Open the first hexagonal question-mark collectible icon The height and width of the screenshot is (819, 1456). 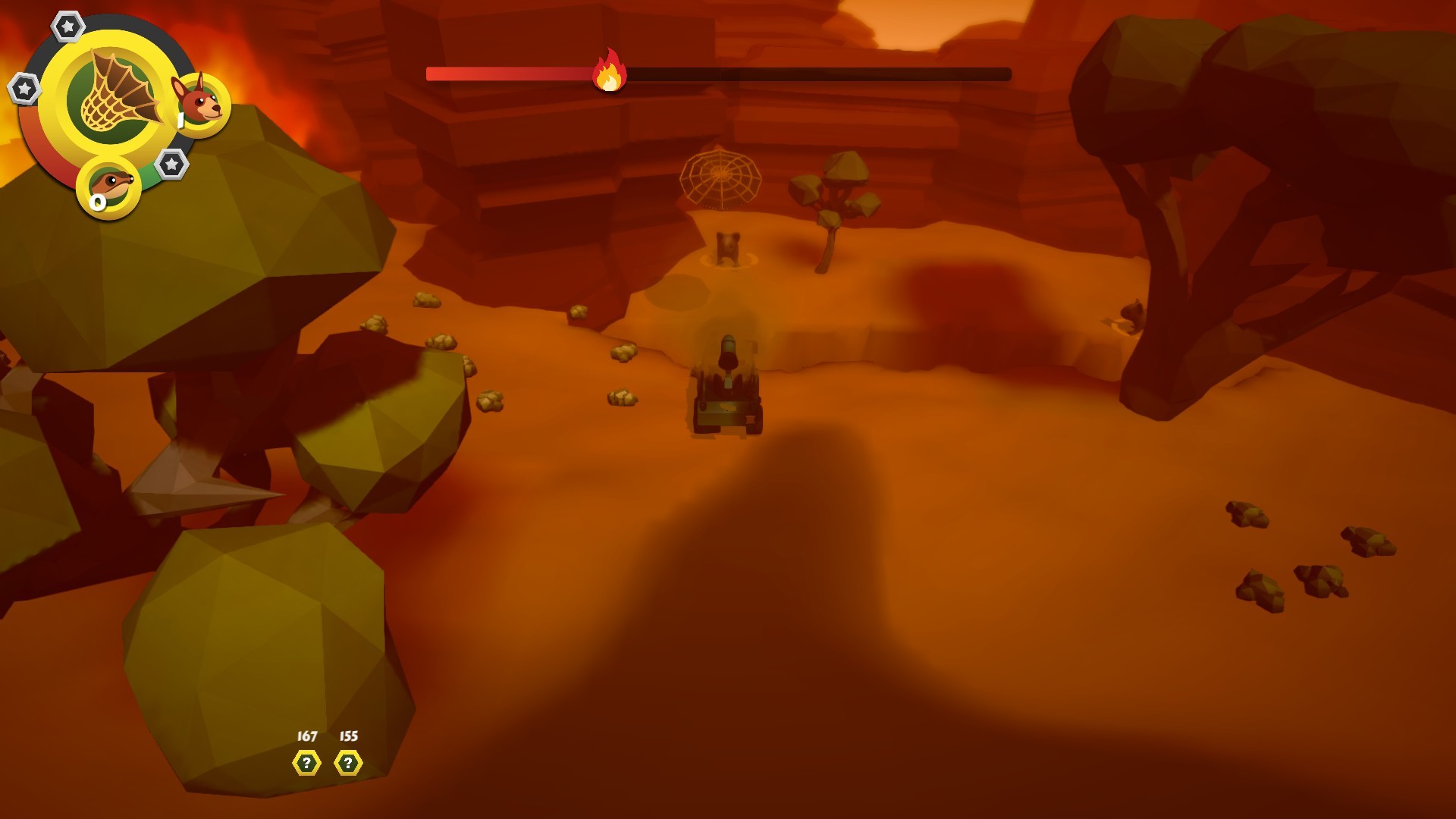tap(306, 764)
